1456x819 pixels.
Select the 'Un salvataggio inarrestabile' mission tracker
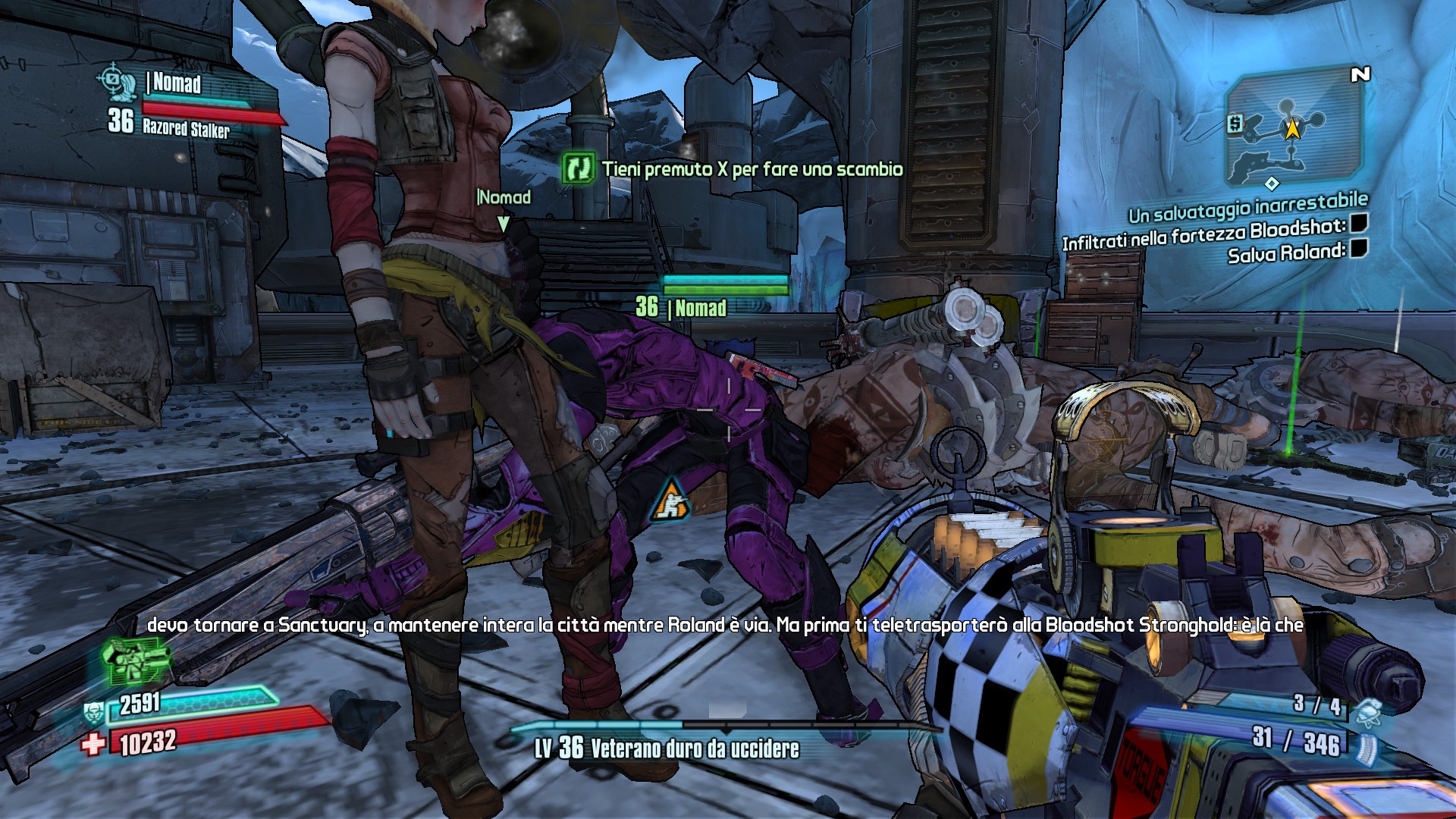point(1247,206)
